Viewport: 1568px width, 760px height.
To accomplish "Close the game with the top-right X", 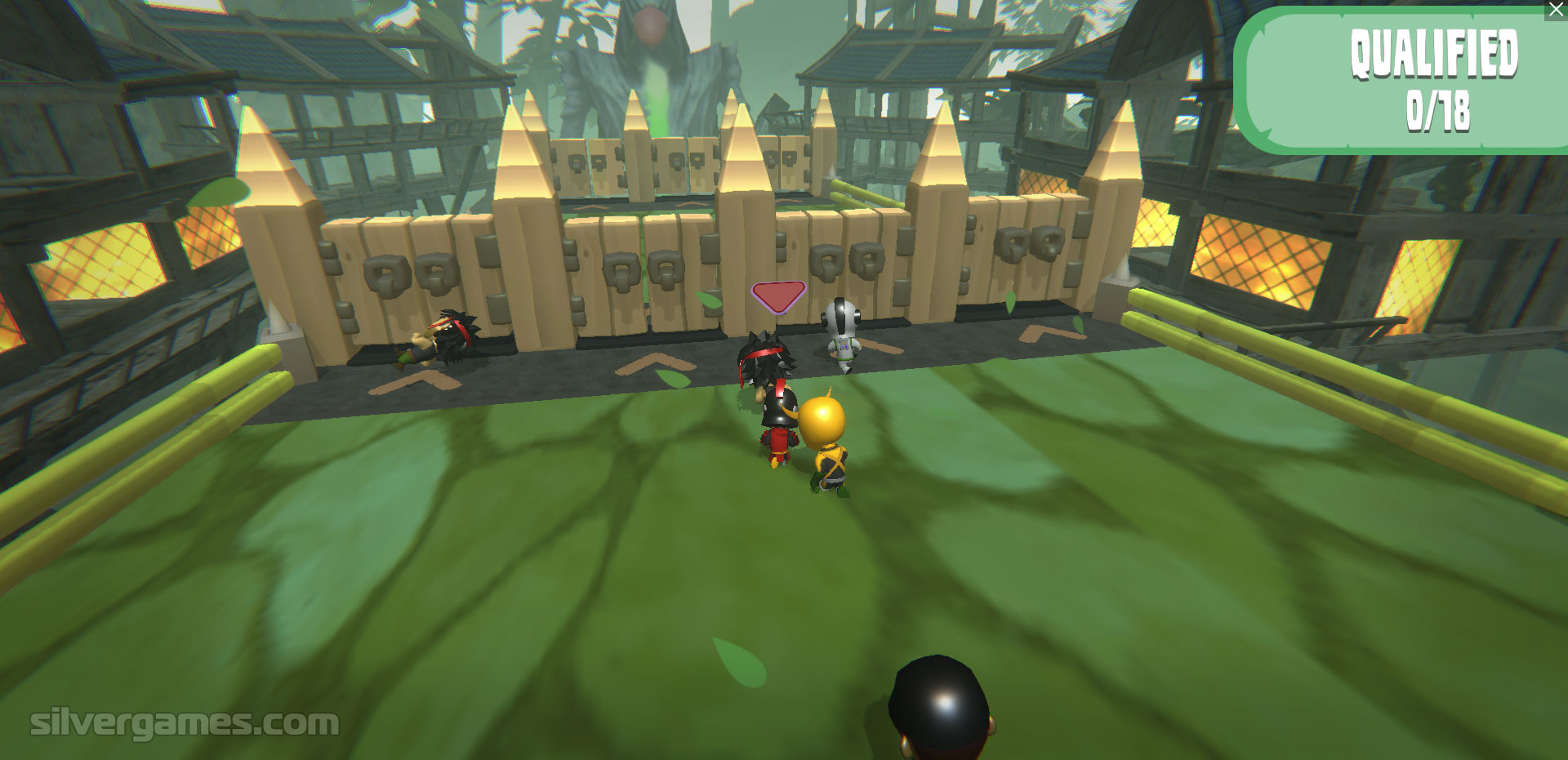I will coord(1555,10).
